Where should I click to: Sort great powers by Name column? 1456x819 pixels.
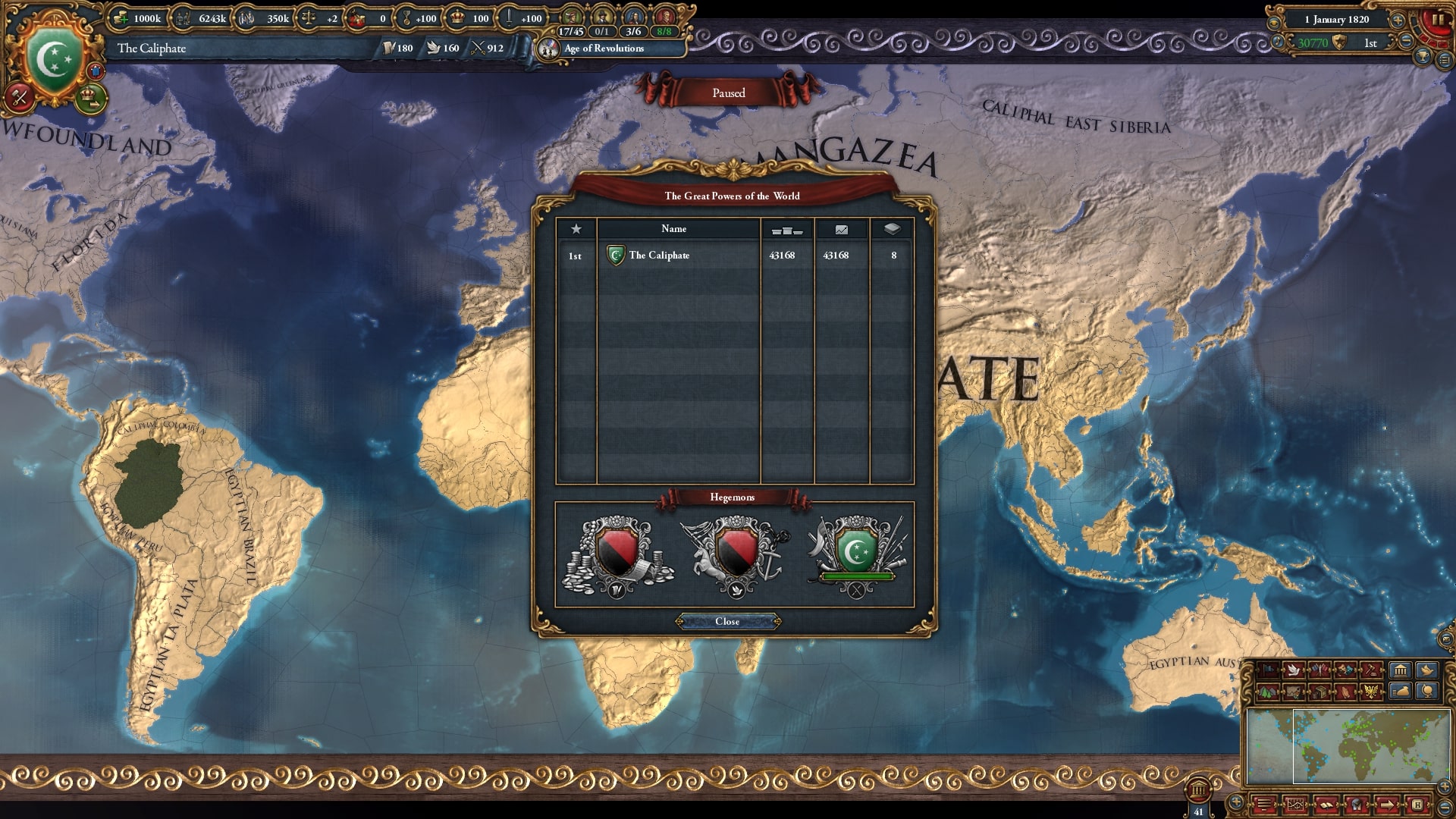click(673, 229)
